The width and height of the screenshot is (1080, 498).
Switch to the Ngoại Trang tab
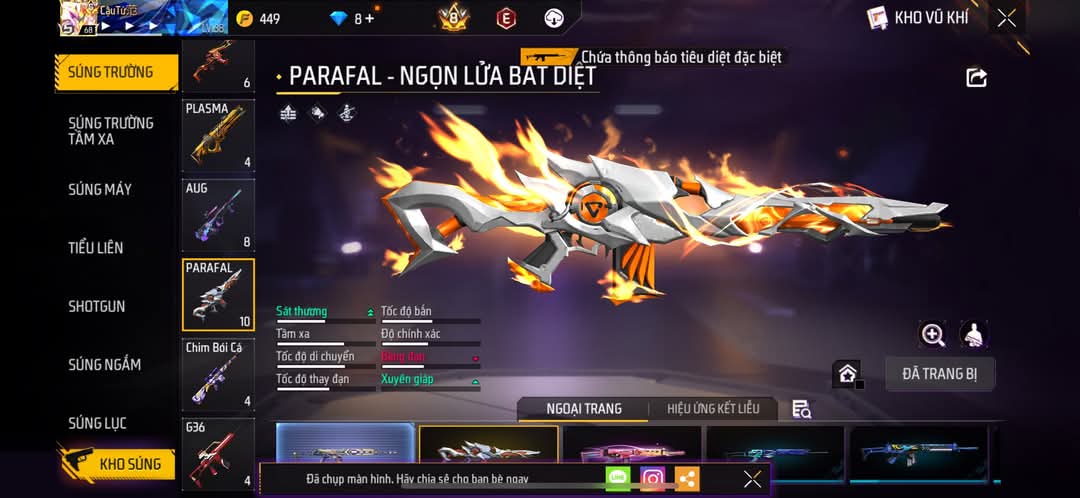(583, 409)
